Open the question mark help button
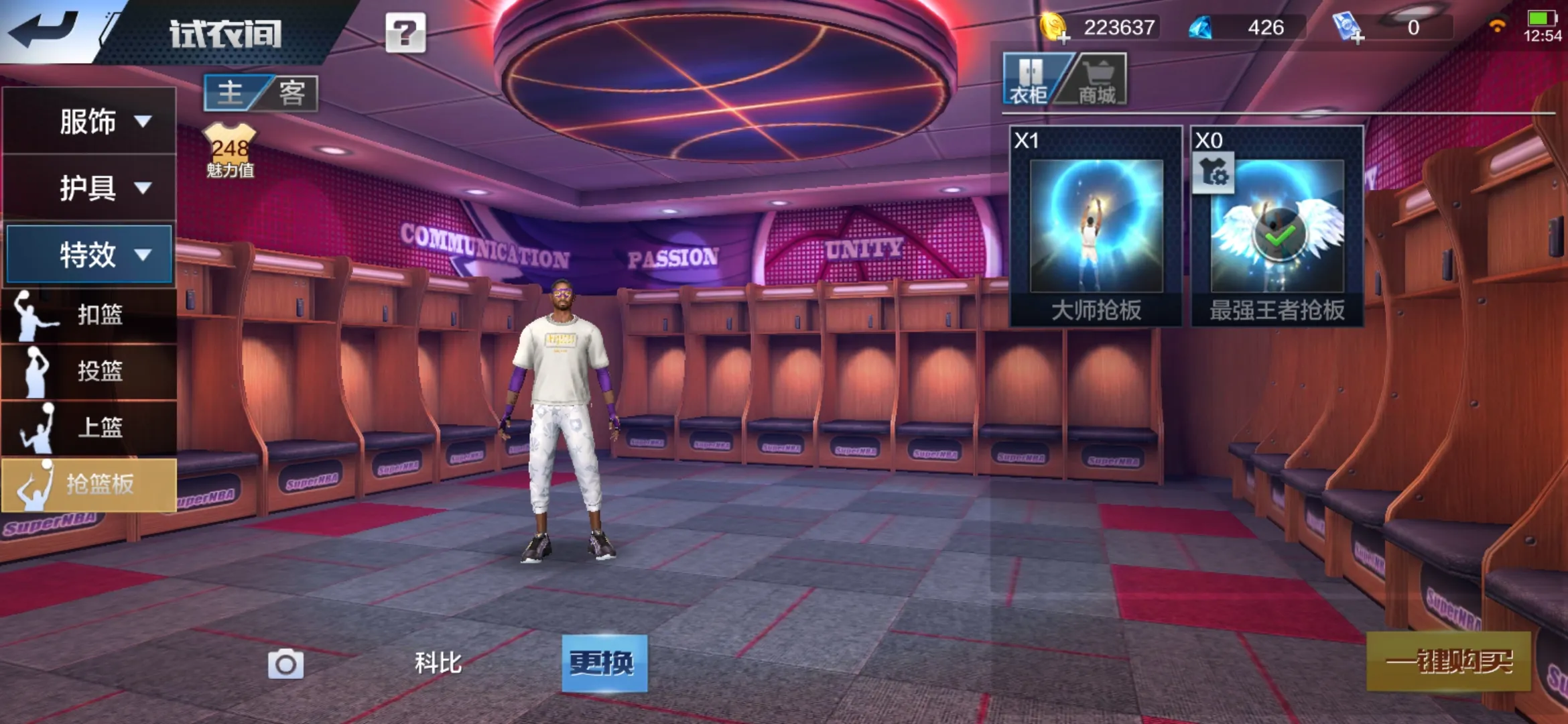This screenshot has width=1568, height=724. pyautogui.click(x=405, y=32)
